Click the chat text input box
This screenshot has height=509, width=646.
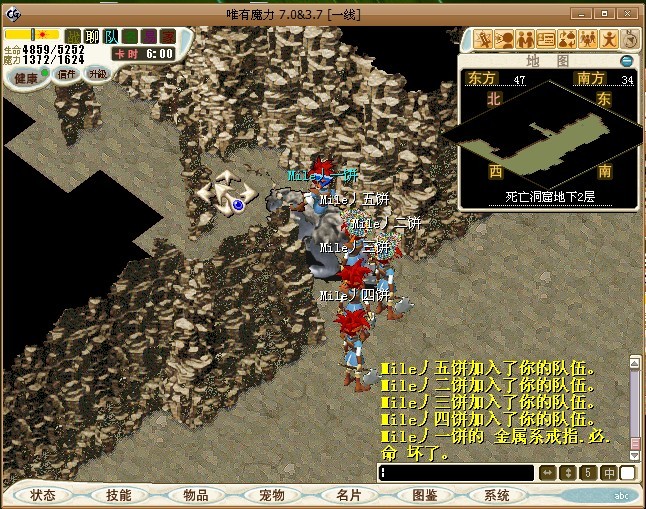[455, 473]
